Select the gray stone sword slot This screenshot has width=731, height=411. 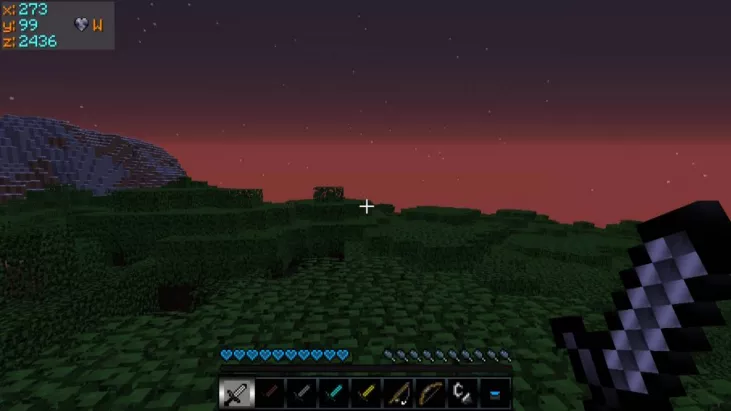(301, 393)
